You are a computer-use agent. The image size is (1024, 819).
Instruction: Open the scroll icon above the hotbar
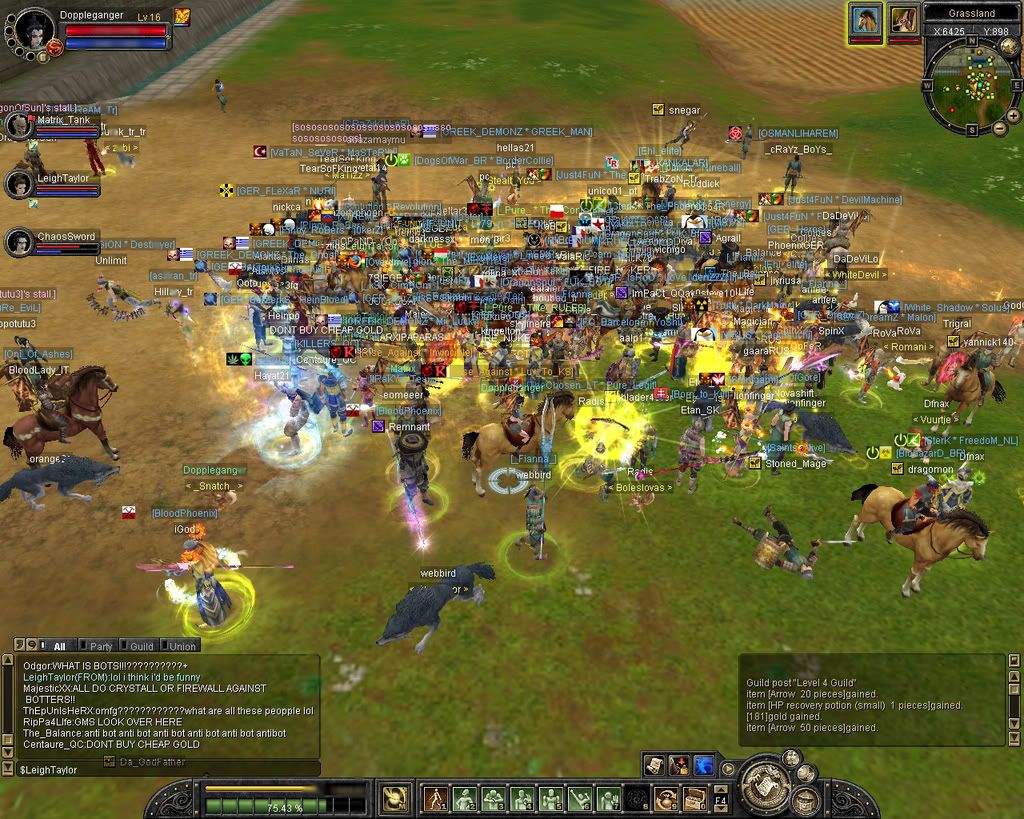[654, 765]
